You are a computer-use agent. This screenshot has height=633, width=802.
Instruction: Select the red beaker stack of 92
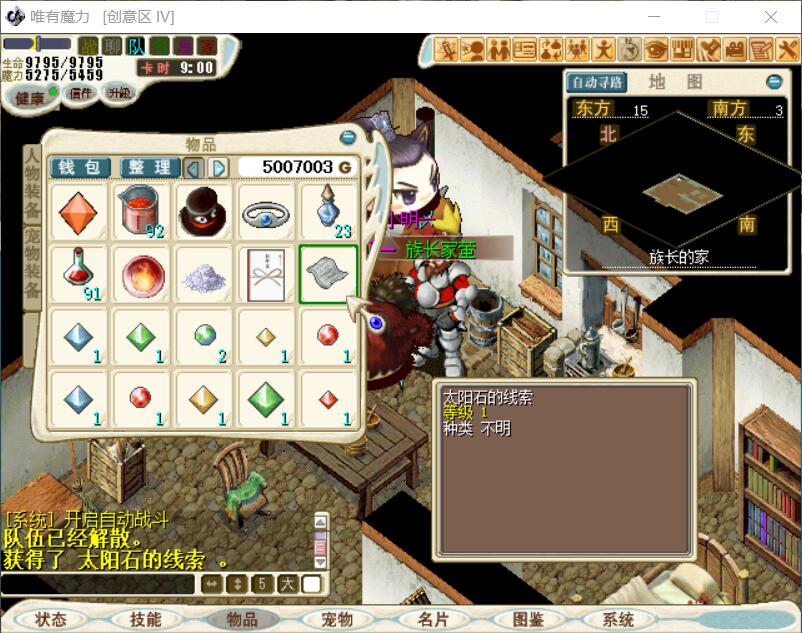click(141, 211)
